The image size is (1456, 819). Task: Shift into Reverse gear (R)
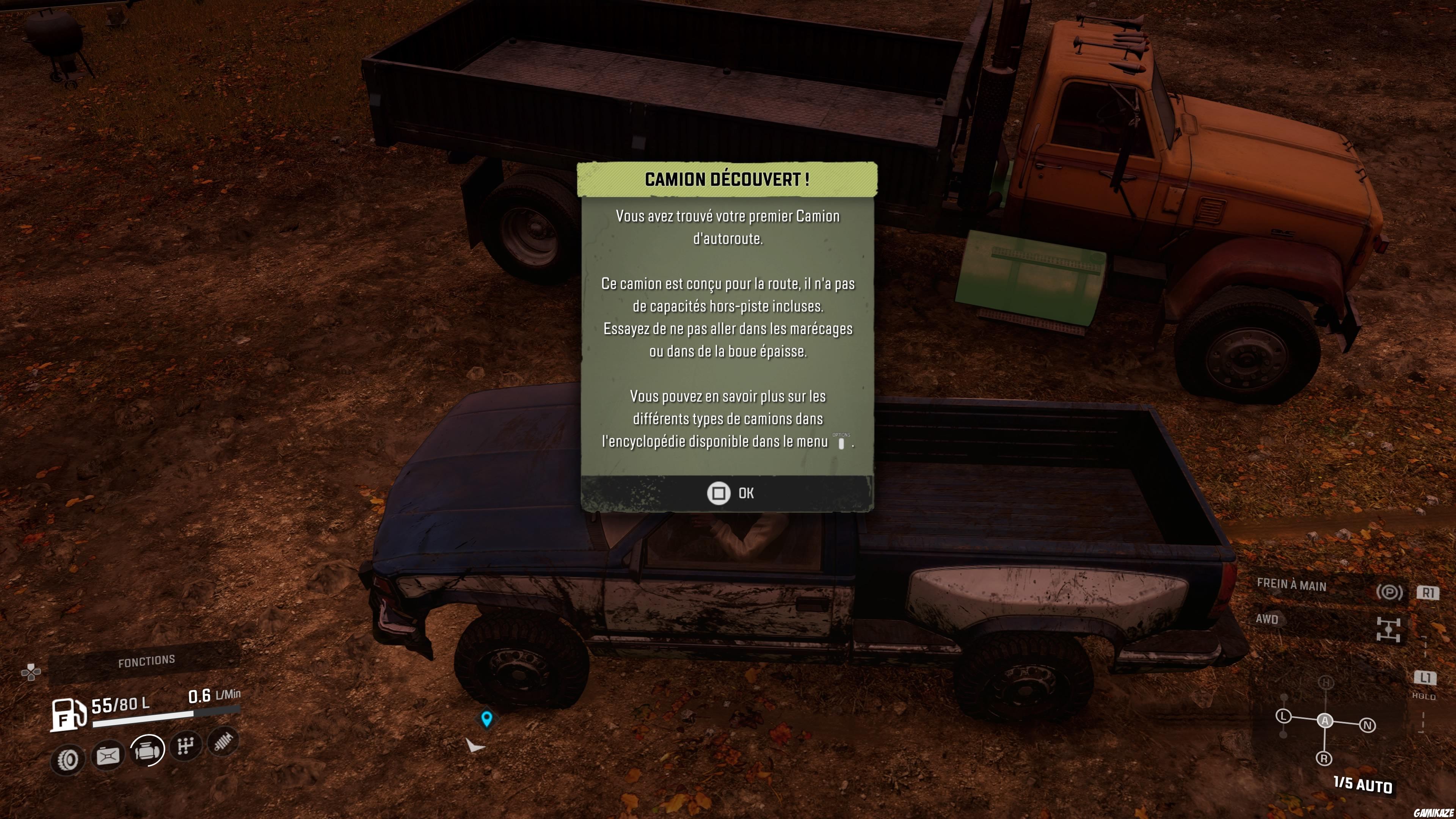coord(1324,758)
